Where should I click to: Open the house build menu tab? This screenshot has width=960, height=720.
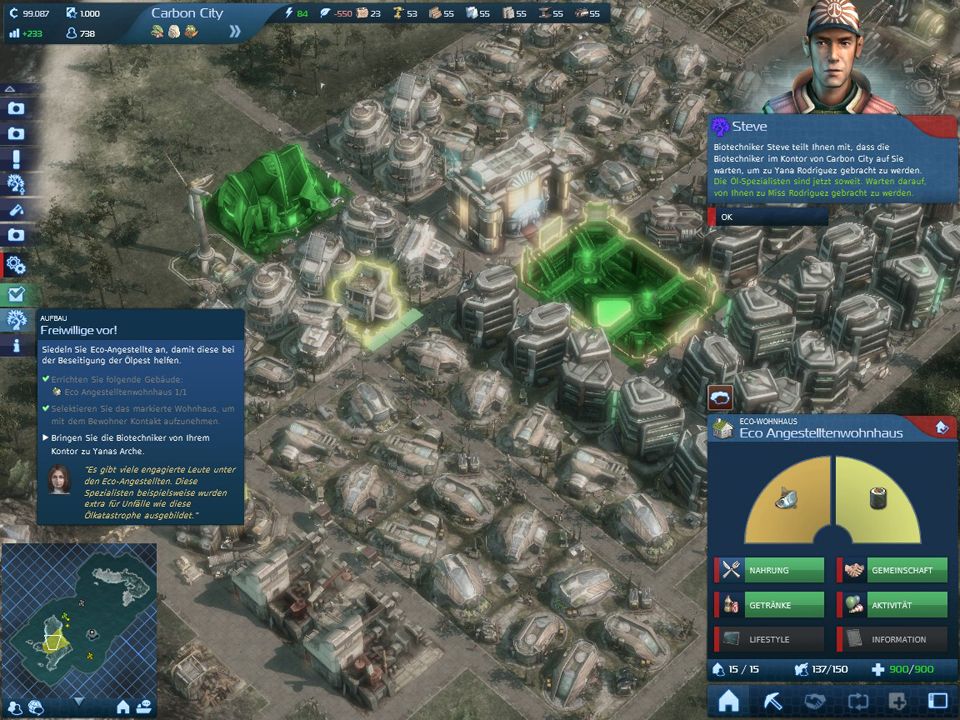(x=729, y=701)
